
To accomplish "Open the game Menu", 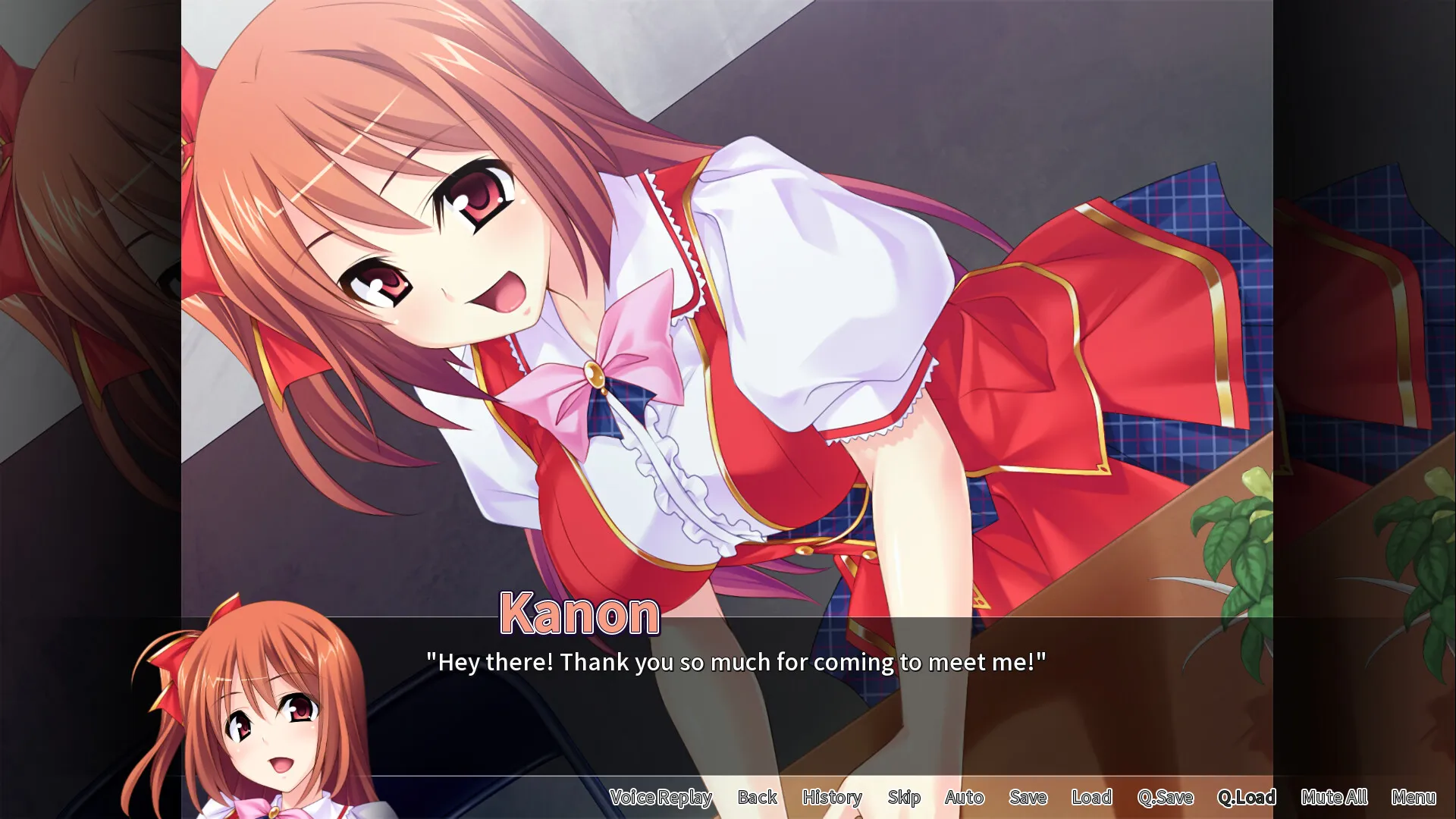I will click(x=1413, y=797).
